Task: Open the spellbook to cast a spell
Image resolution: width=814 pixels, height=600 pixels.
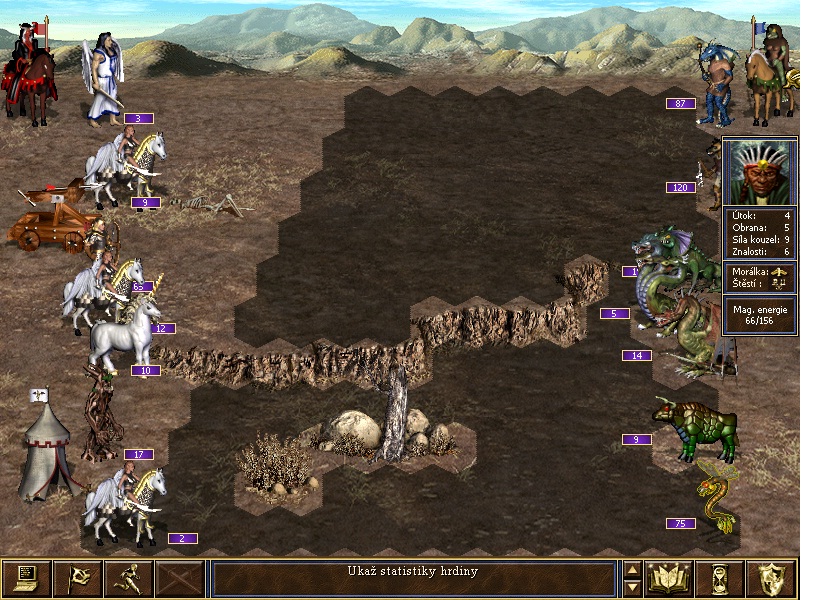Action: (x=669, y=578)
